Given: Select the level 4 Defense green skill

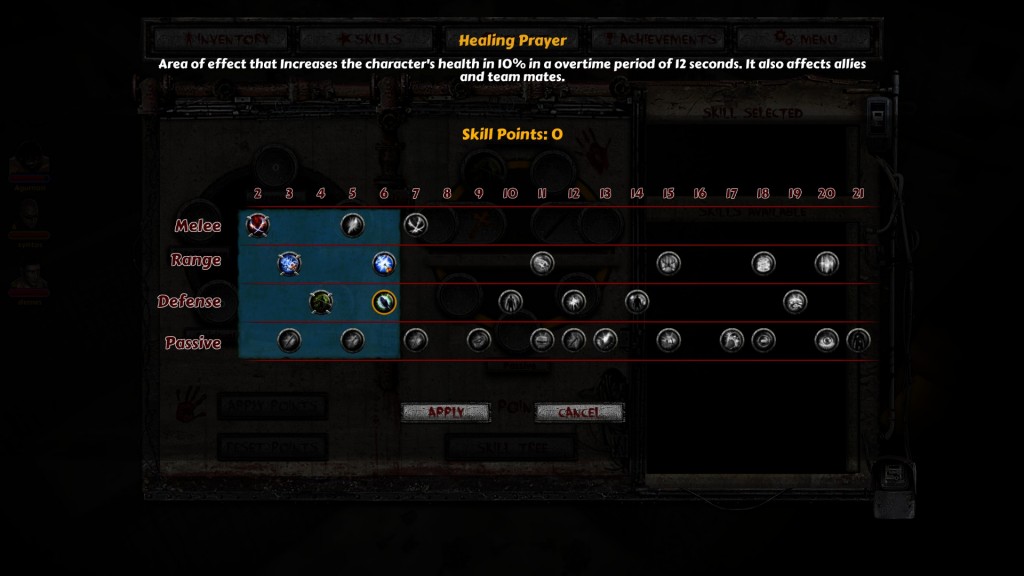Looking at the screenshot, I should click(x=321, y=302).
